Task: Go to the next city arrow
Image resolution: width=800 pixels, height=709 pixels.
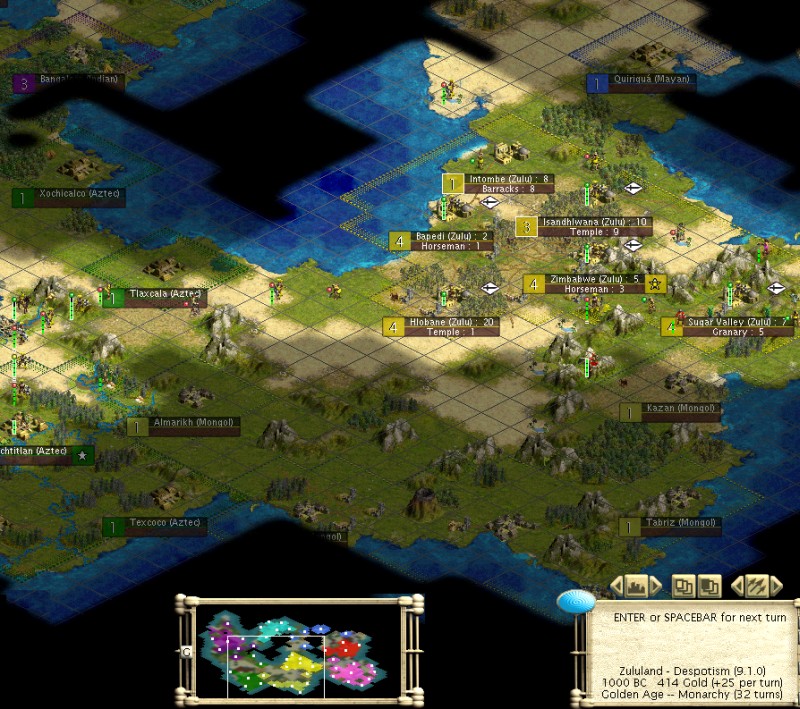Action: (x=657, y=586)
